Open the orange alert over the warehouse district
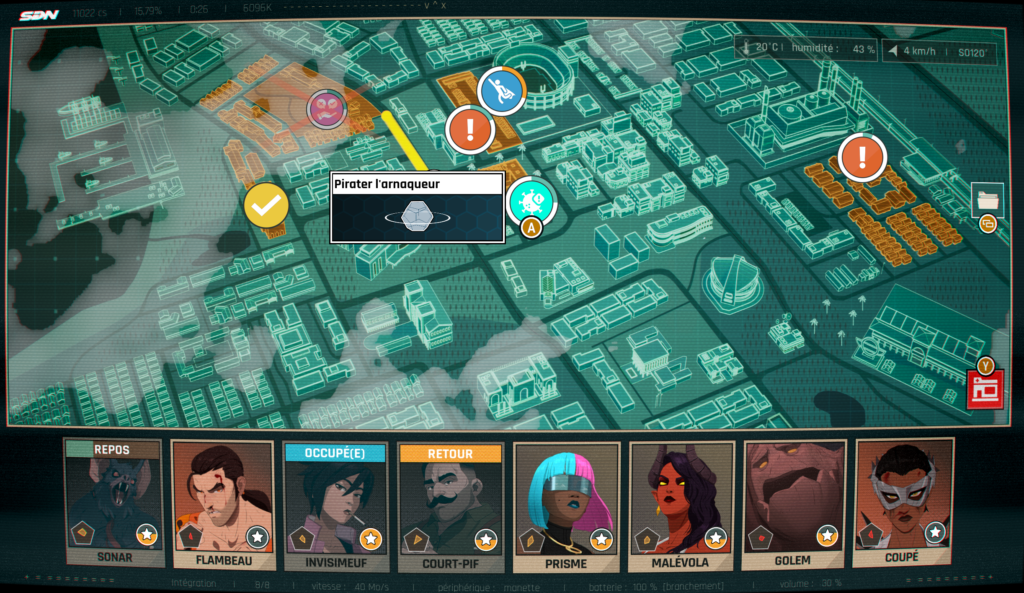The image size is (1024, 593). 862,156
